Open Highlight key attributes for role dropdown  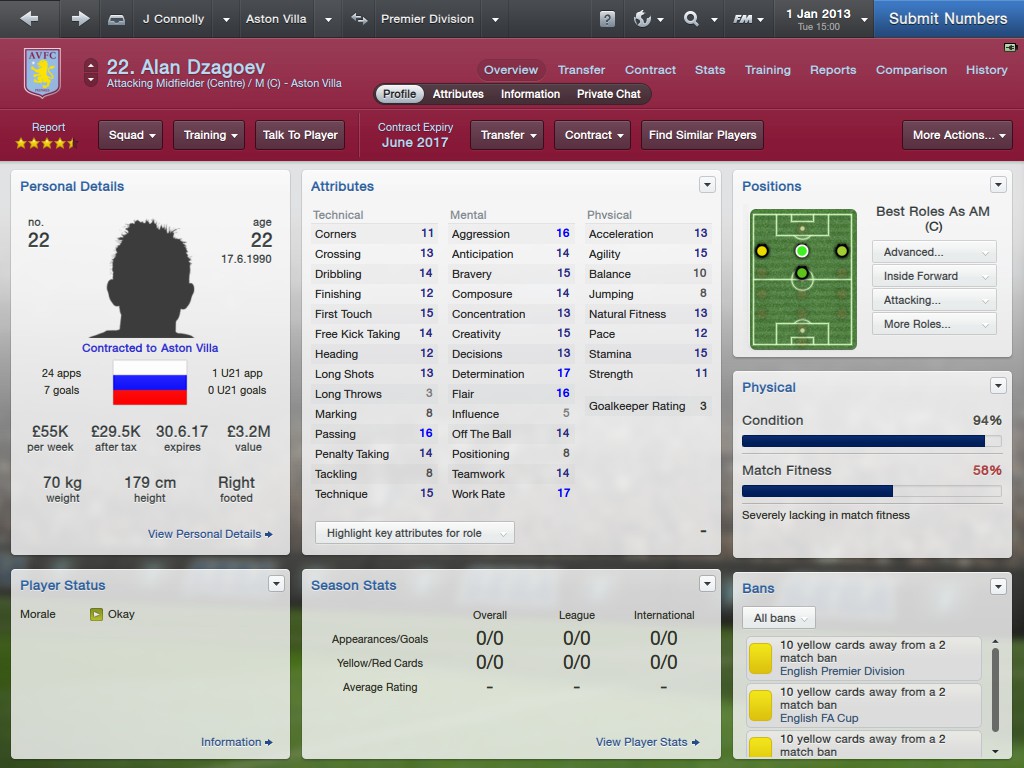414,533
